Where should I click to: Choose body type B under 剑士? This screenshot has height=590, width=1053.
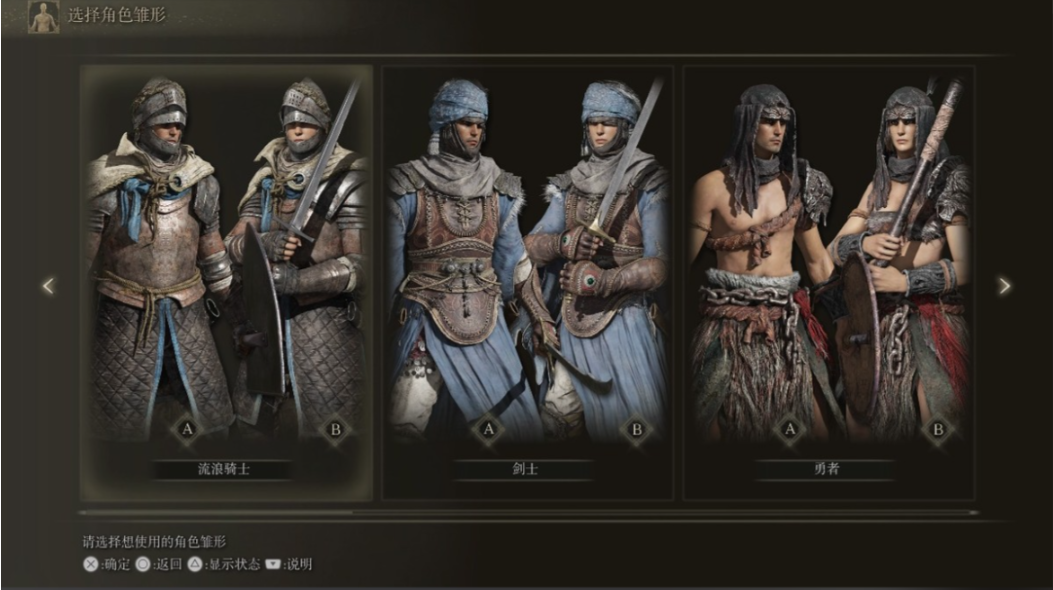click(636, 430)
